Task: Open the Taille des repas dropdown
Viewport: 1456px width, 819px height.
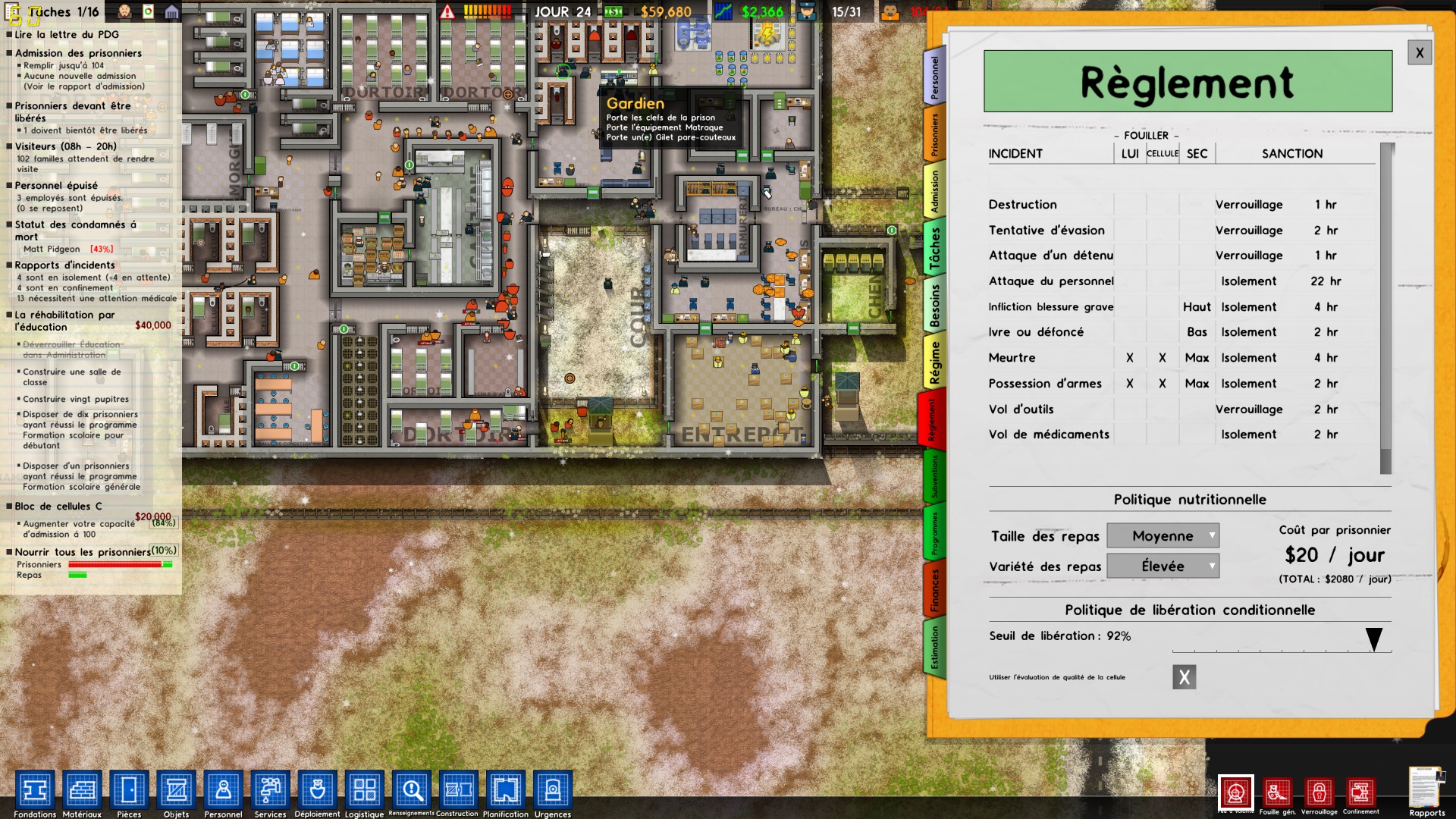Action: tap(1163, 535)
